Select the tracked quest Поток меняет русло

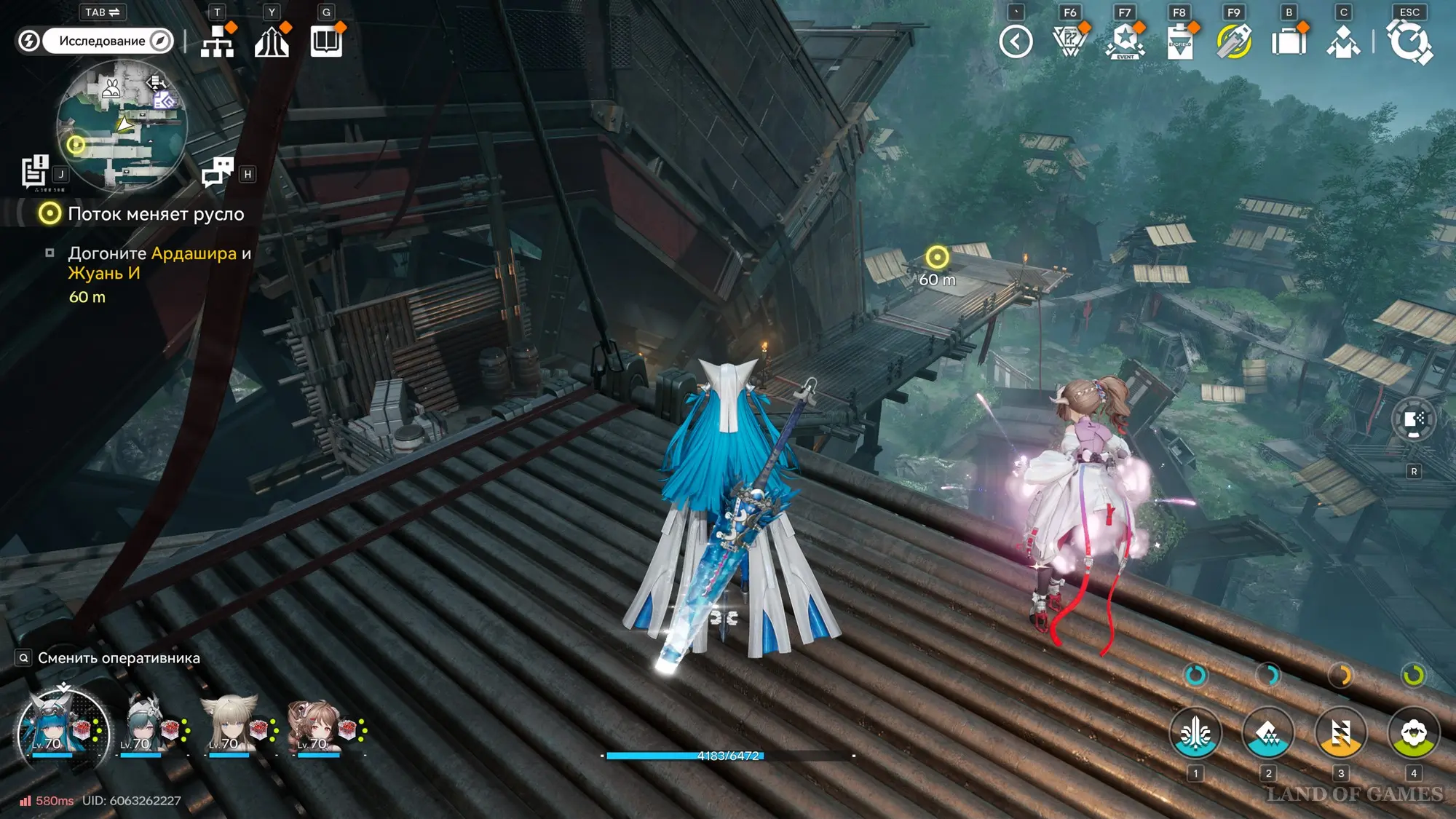click(x=156, y=214)
